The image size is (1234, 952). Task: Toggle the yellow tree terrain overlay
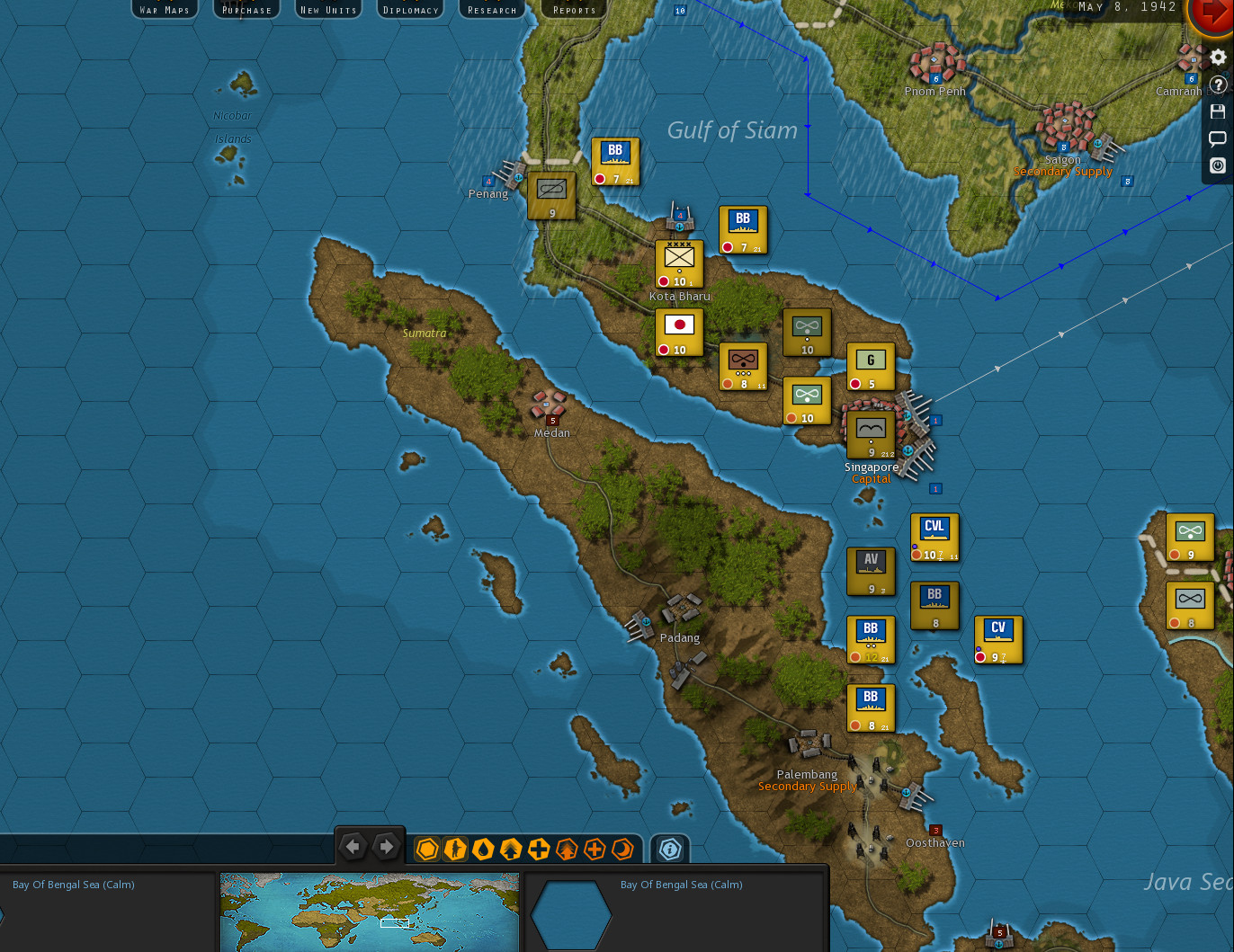click(x=509, y=849)
